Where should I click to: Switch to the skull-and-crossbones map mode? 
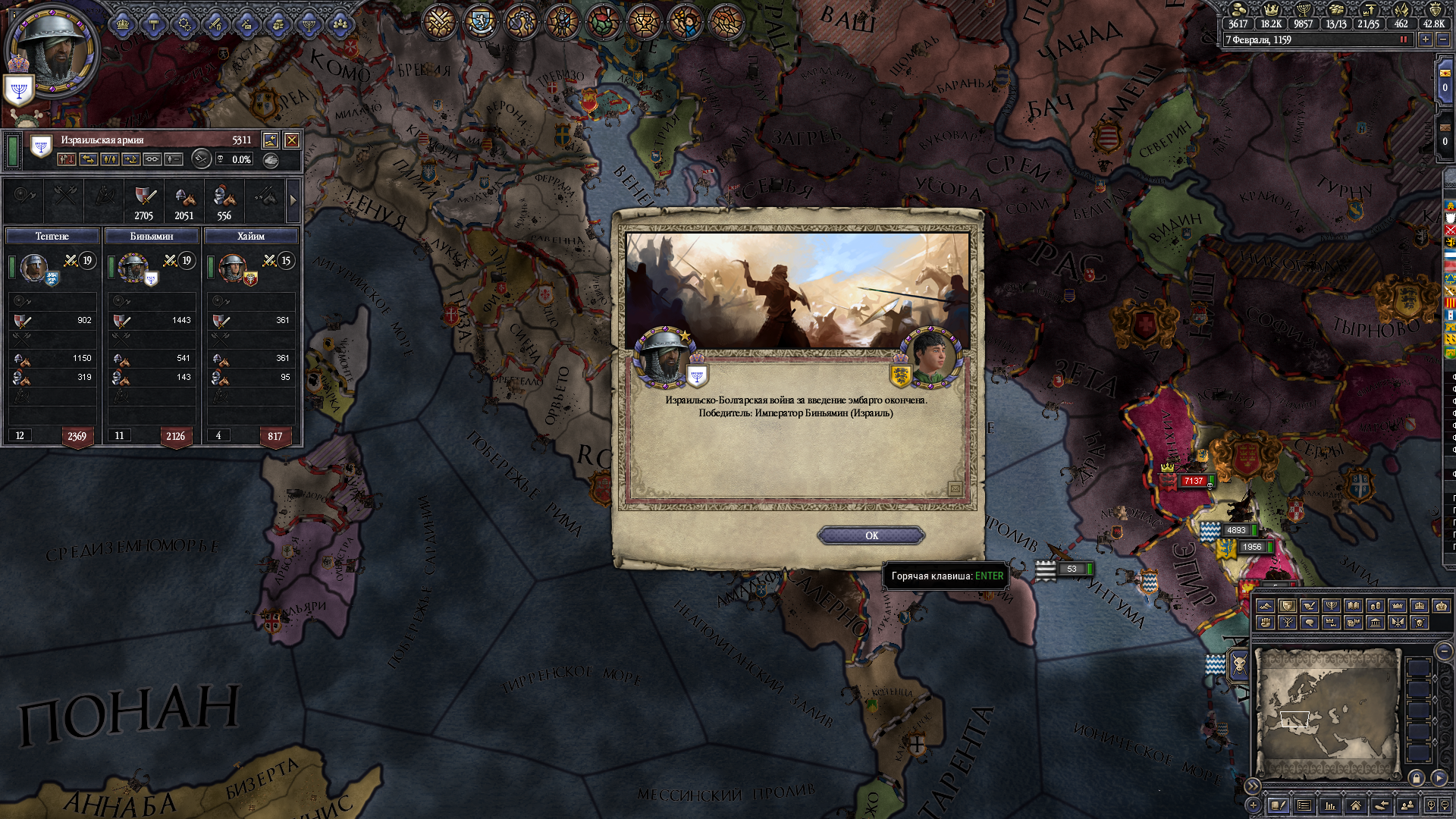(x=1419, y=623)
